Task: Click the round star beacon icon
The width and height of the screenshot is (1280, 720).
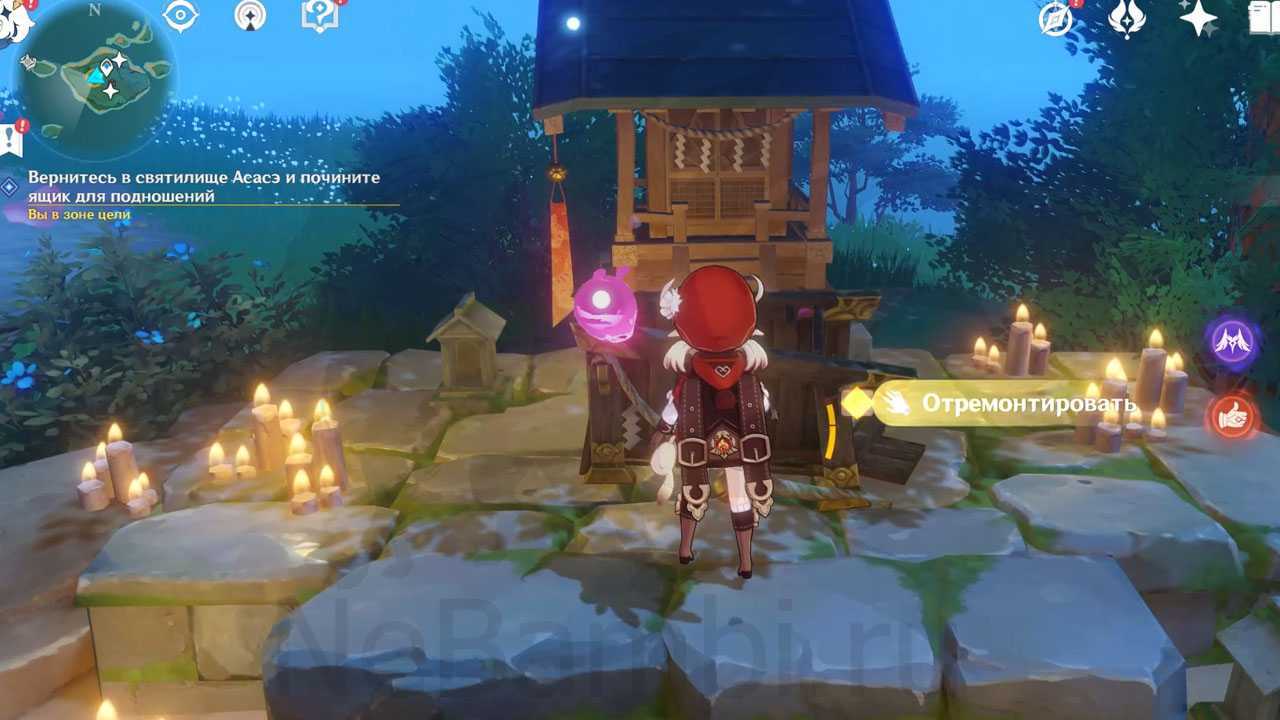Action: click(250, 15)
